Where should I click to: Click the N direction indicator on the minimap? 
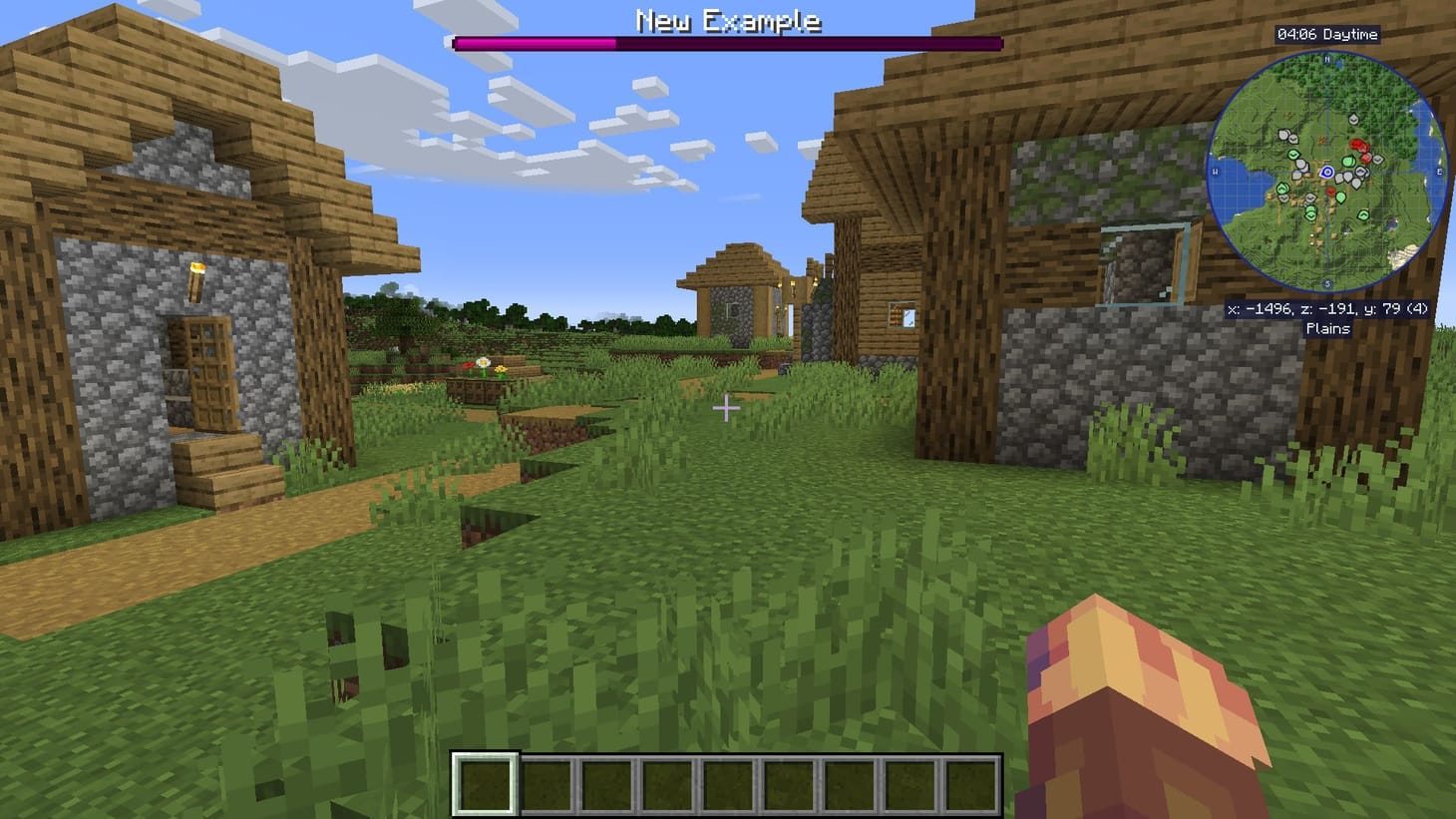pyautogui.click(x=1326, y=60)
